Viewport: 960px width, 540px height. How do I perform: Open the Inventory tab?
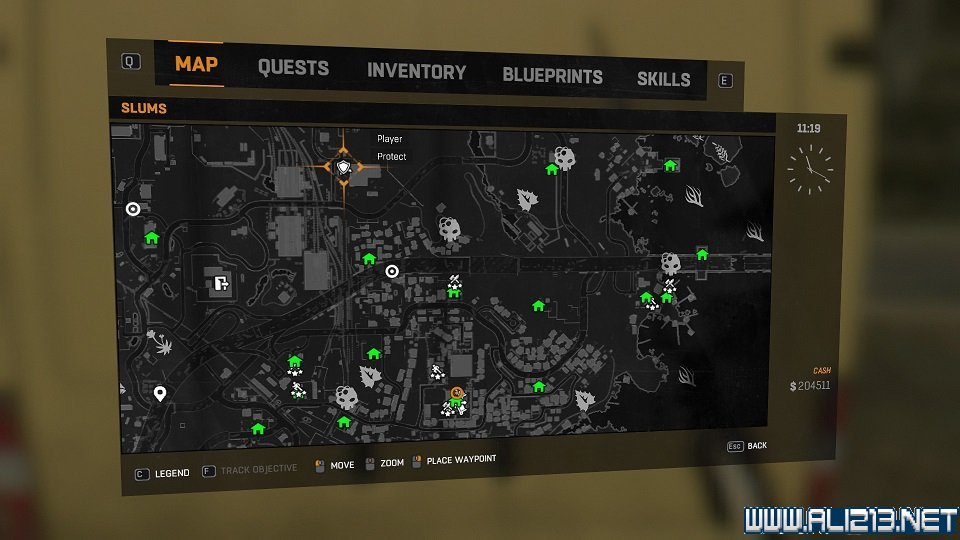click(x=416, y=71)
